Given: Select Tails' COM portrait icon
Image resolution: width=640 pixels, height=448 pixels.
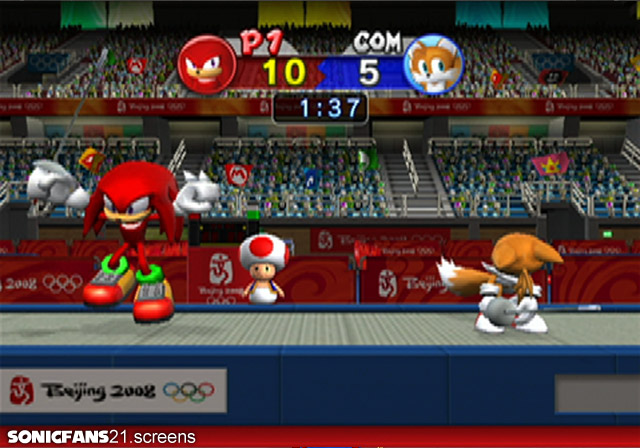Looking at the screenshot, I should coord(432,66).
